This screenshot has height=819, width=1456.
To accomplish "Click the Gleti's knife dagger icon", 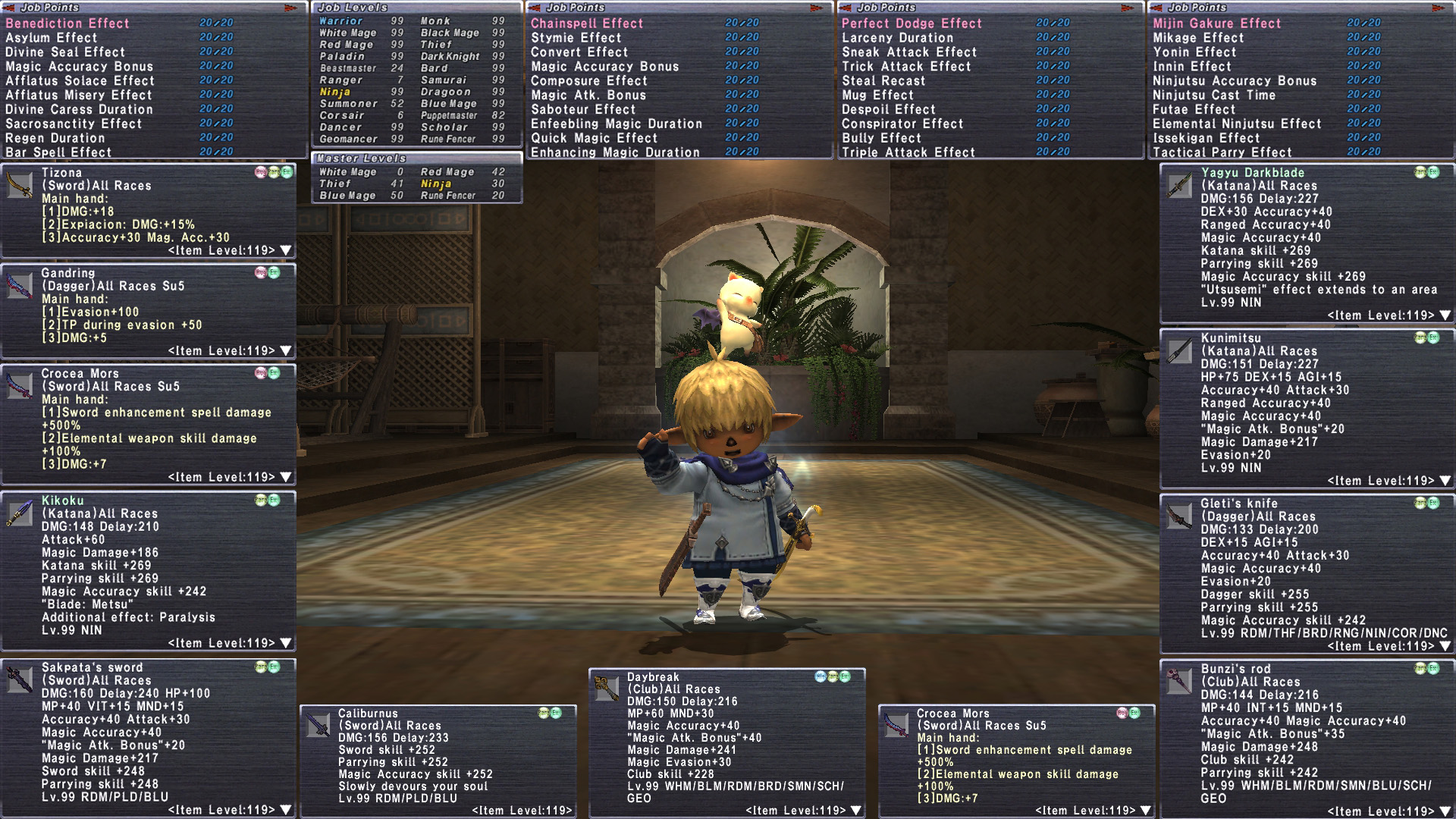I will tap(1179, 516).
